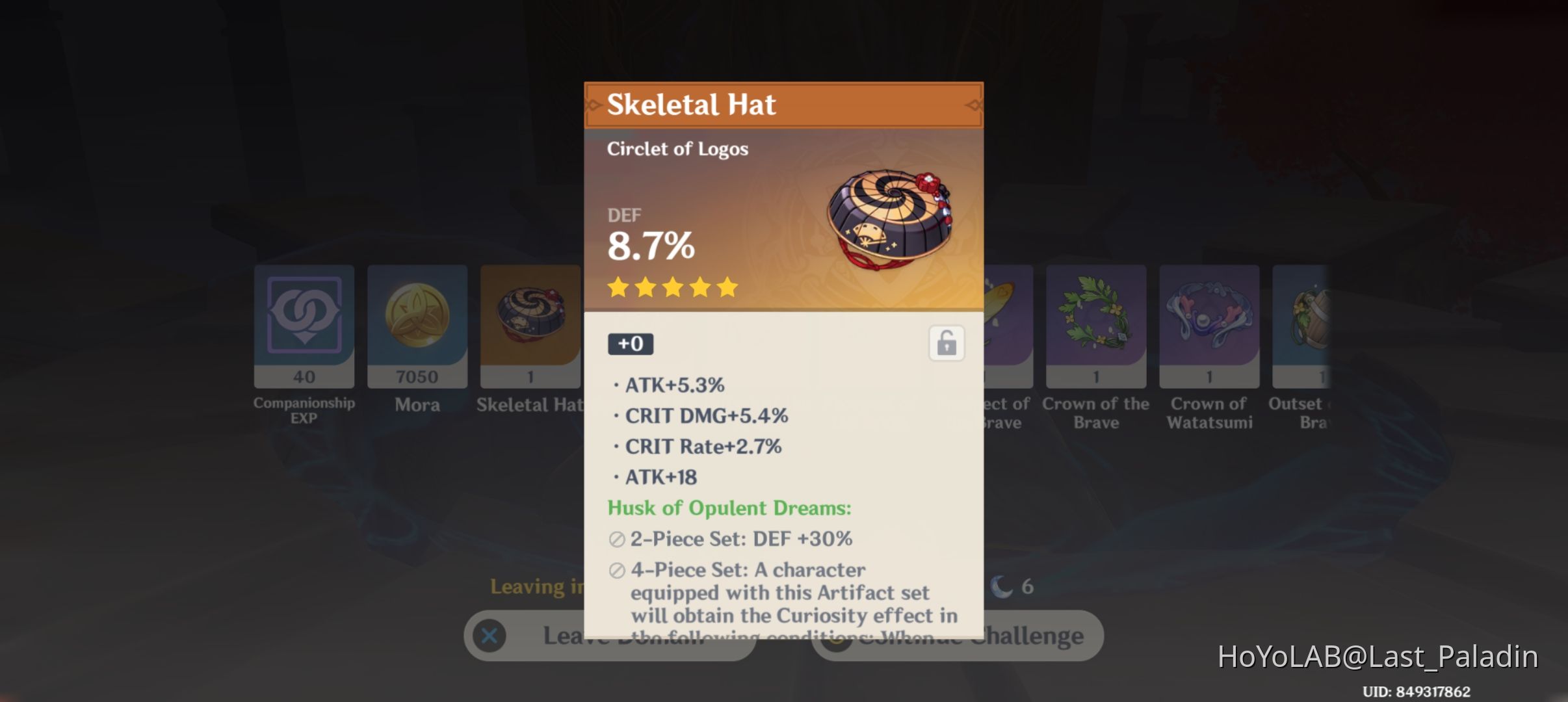Collapse the Husk of Opulent Dreams details
The height and width of the screenshot is (702, 1568).
(x=729, y=508)
